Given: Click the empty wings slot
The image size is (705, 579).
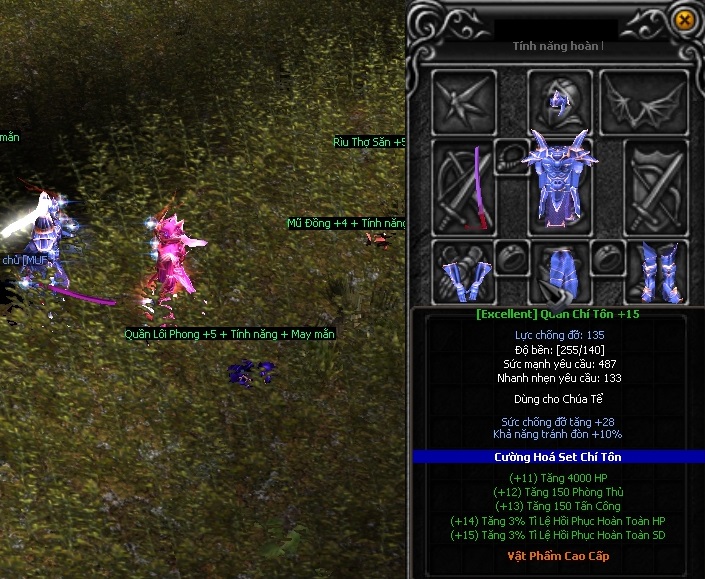Looking at the screenshot, I should click(656, 99).
